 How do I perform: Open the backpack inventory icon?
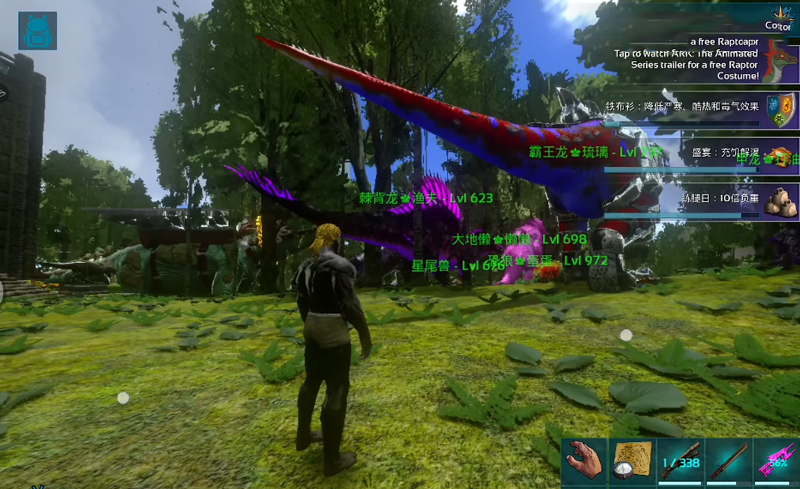38,31
